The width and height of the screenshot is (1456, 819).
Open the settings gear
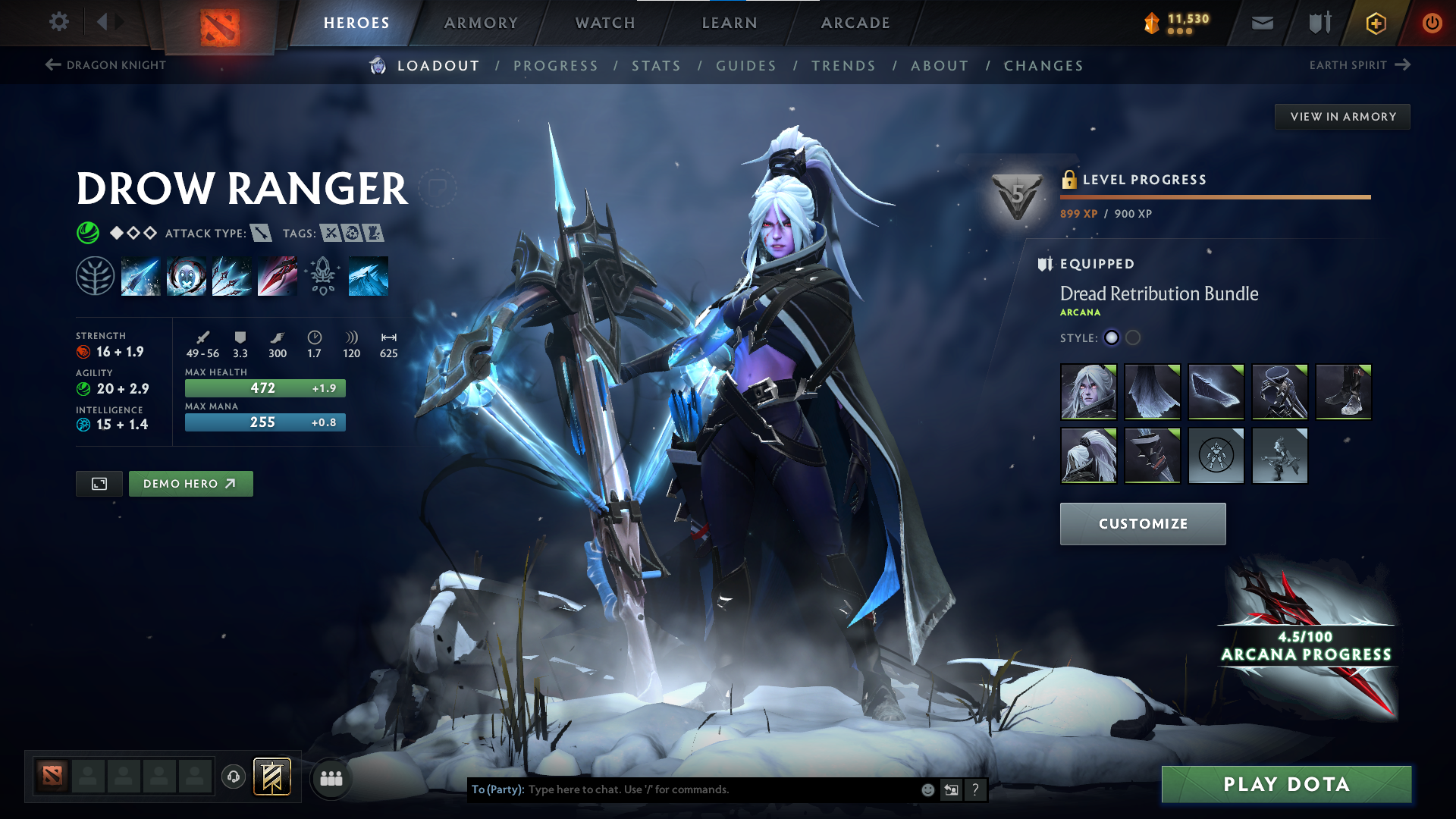point(59,22)
